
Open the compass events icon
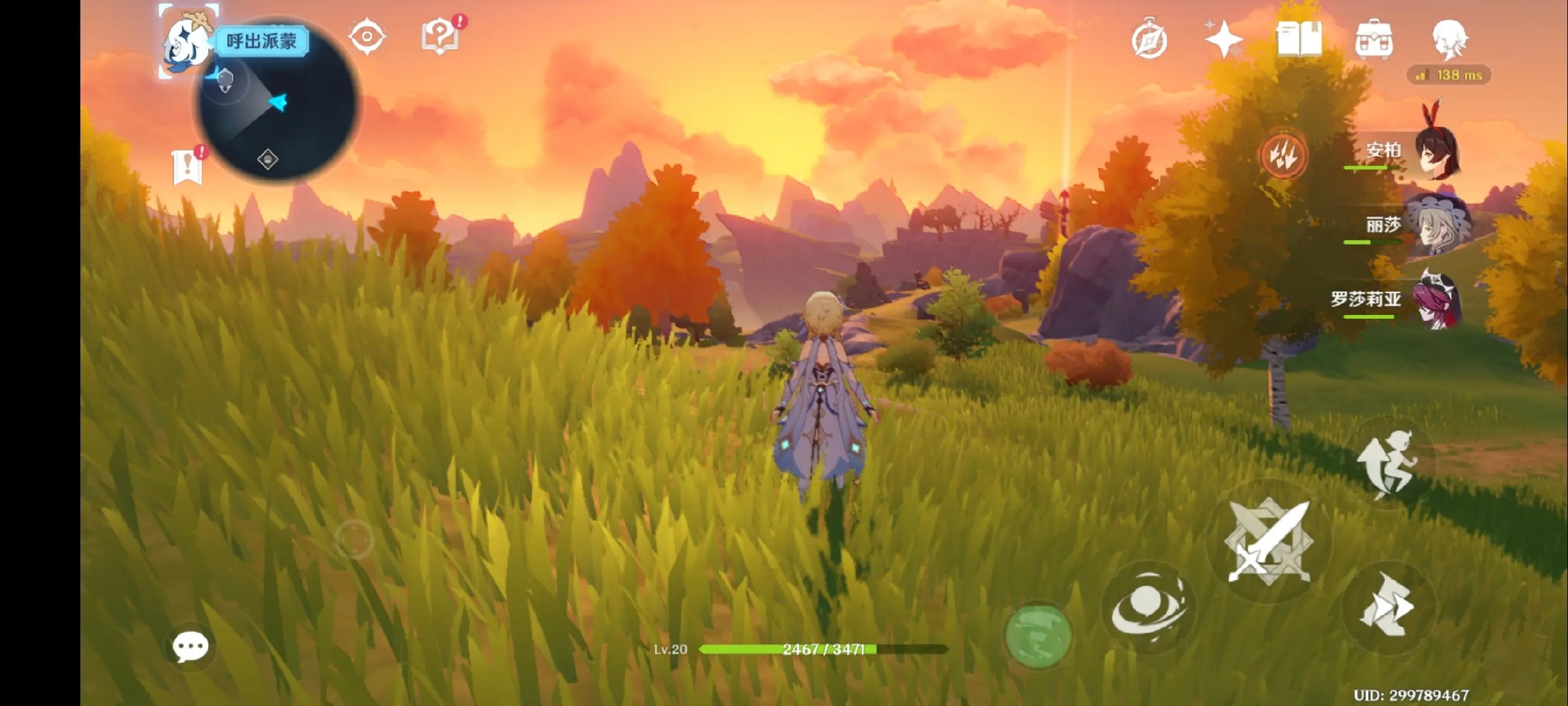[1149, 41]
